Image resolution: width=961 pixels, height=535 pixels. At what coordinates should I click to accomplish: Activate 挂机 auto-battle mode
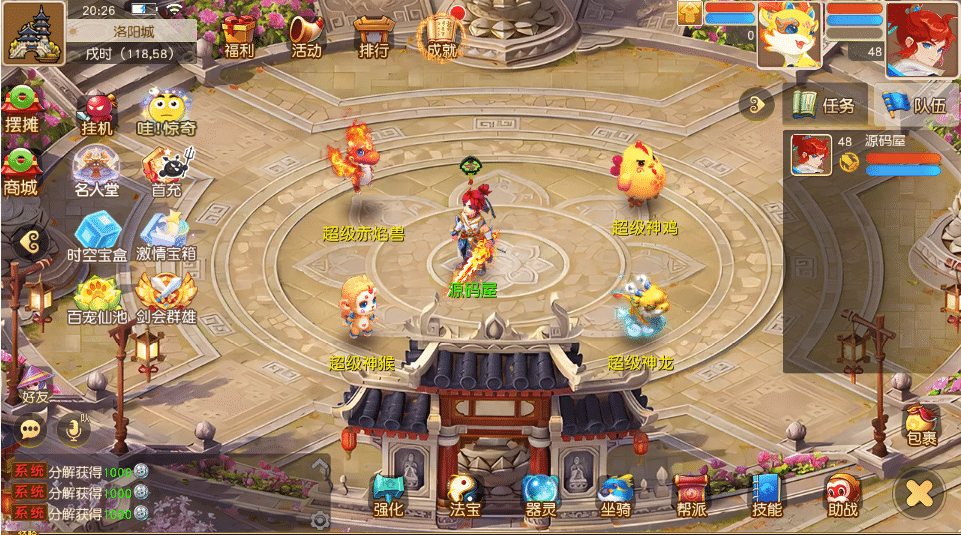click(x=97, y=113)
